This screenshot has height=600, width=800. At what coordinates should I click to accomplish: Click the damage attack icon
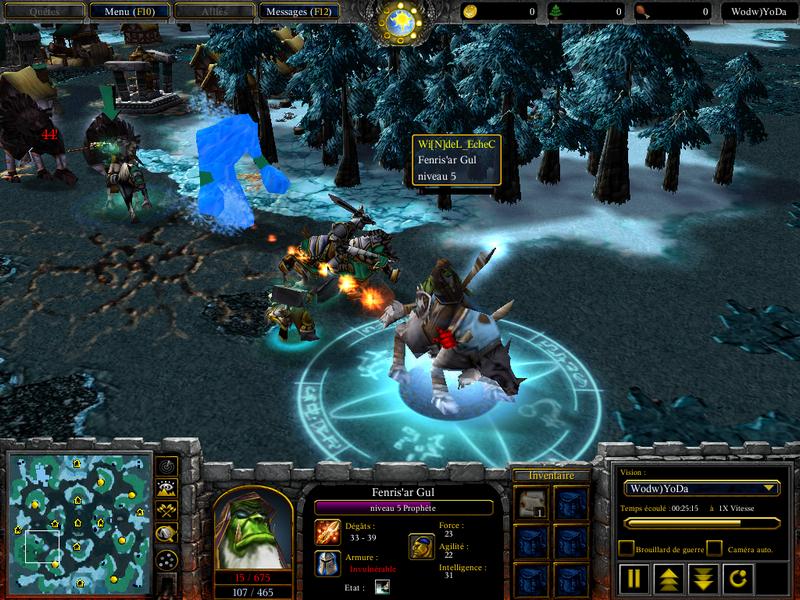327,531
